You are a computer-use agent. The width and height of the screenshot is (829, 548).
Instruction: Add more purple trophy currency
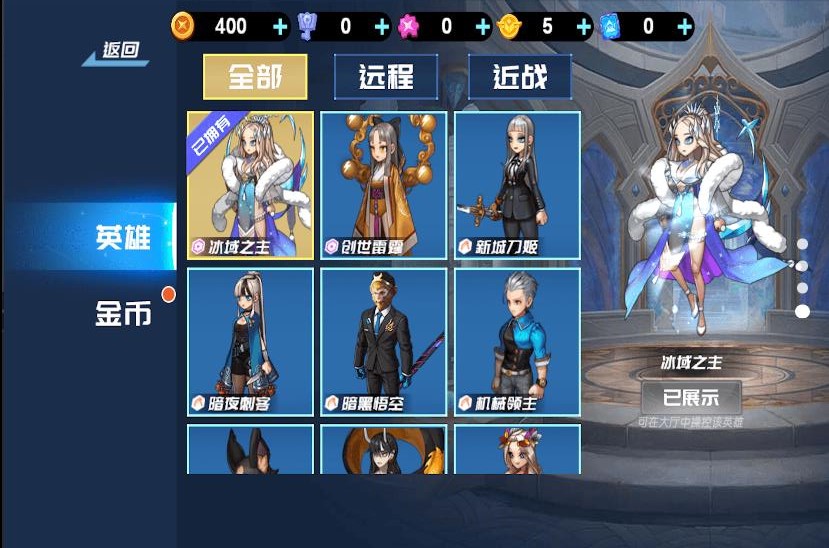382,27
